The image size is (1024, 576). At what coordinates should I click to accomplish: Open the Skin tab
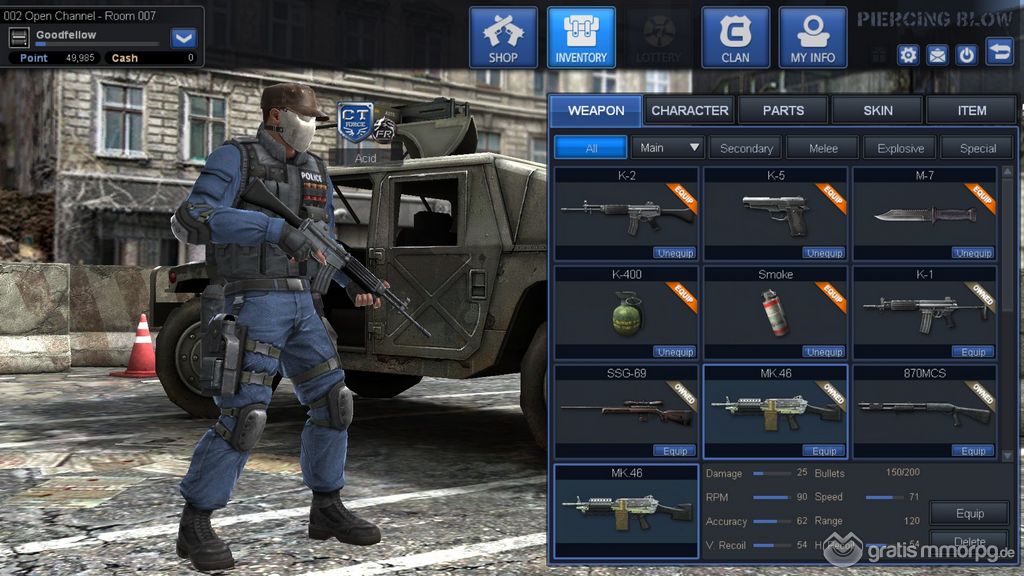point(878,110)
